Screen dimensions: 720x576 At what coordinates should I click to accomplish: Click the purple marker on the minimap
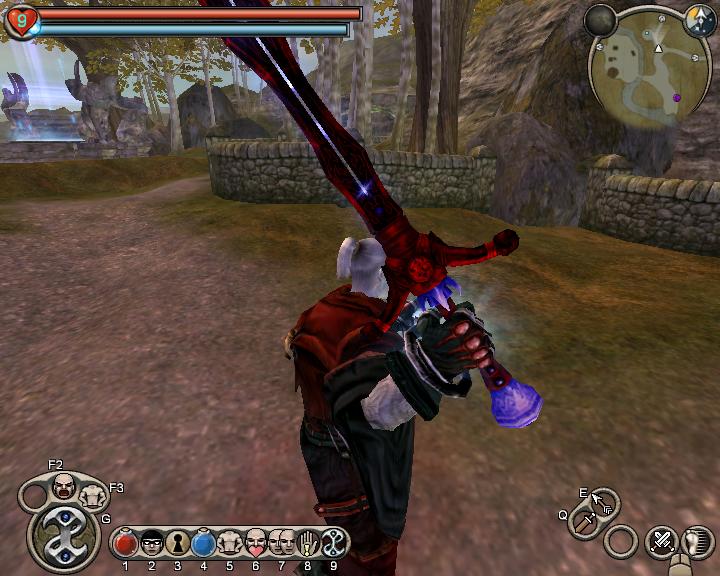pyautogui.click(x=677, y=98)
